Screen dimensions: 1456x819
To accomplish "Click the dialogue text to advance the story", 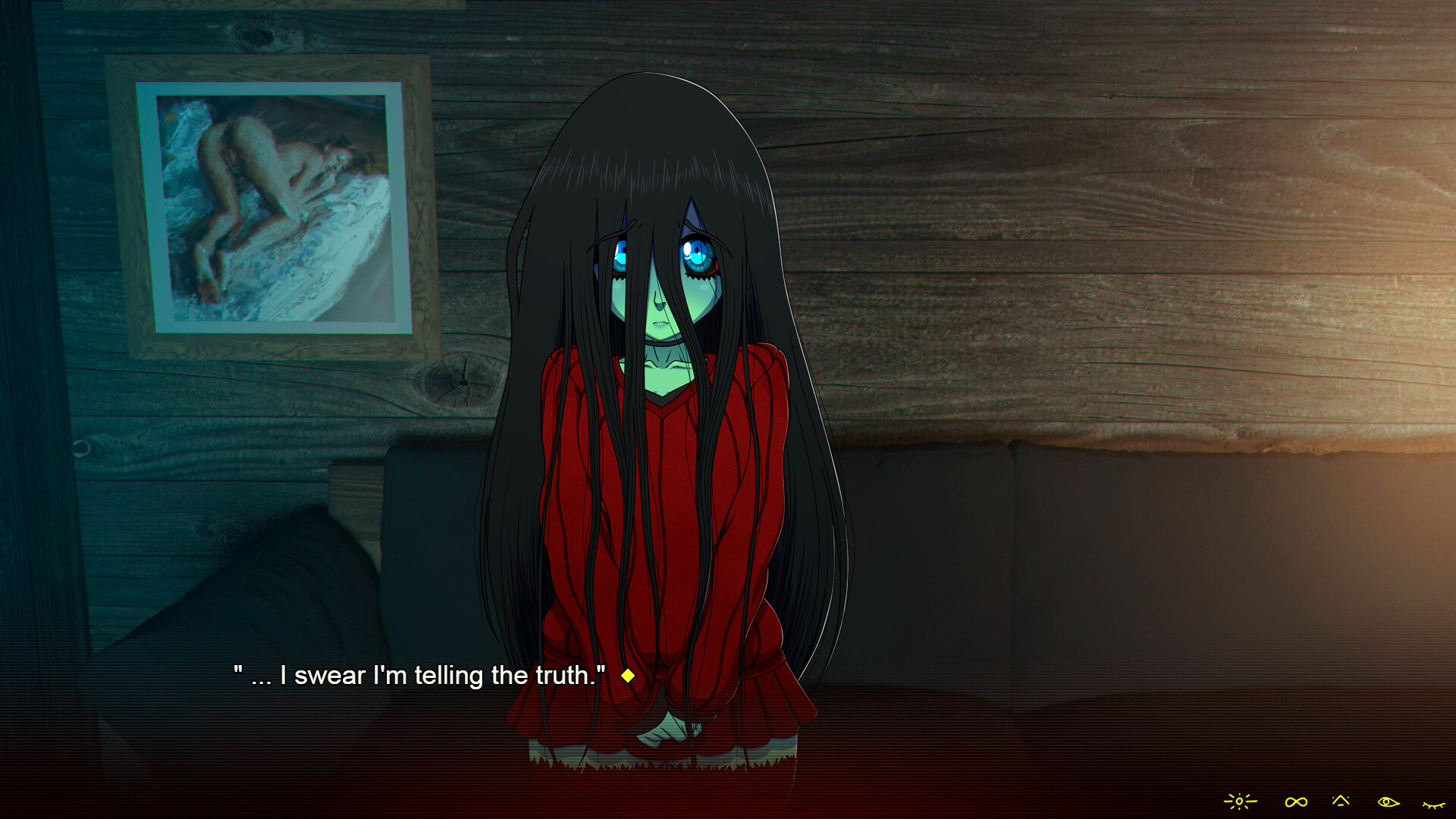I will (x=417, y=675).
